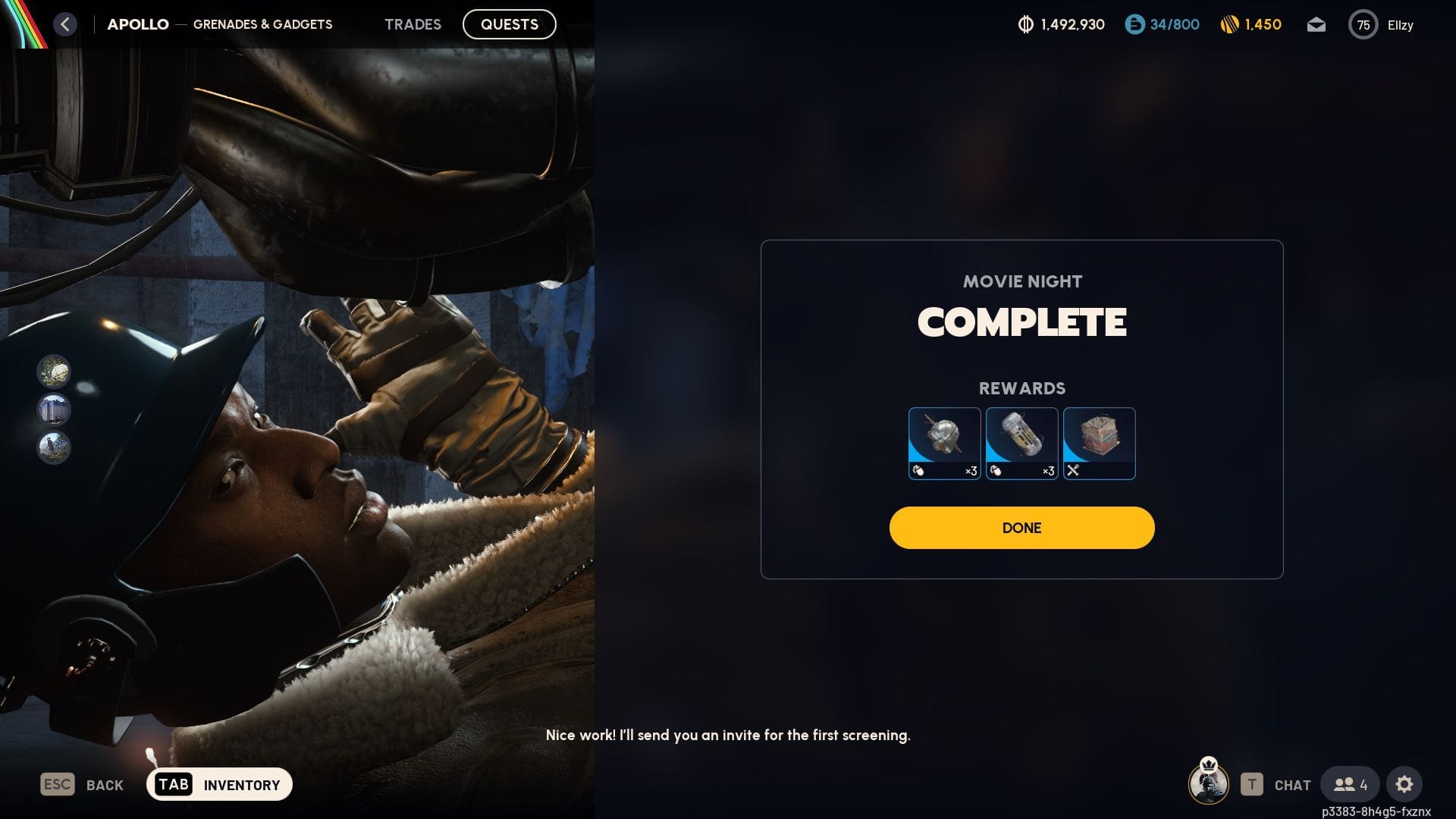
Task: Open the settings gear icon
Action: pyautogui.click(x=1404, y=784)
